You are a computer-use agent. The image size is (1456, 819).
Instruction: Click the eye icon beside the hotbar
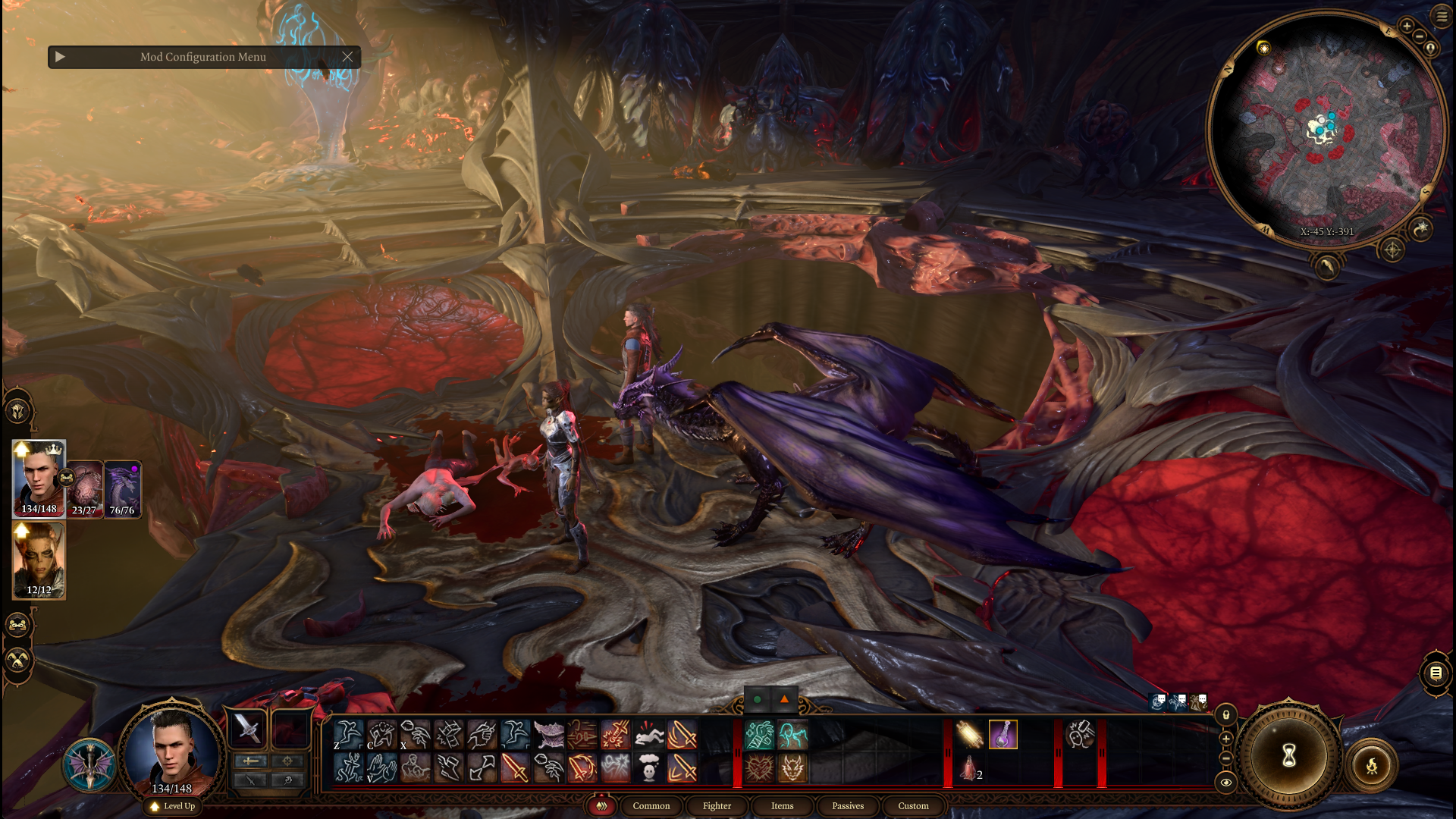[1226, 783]
